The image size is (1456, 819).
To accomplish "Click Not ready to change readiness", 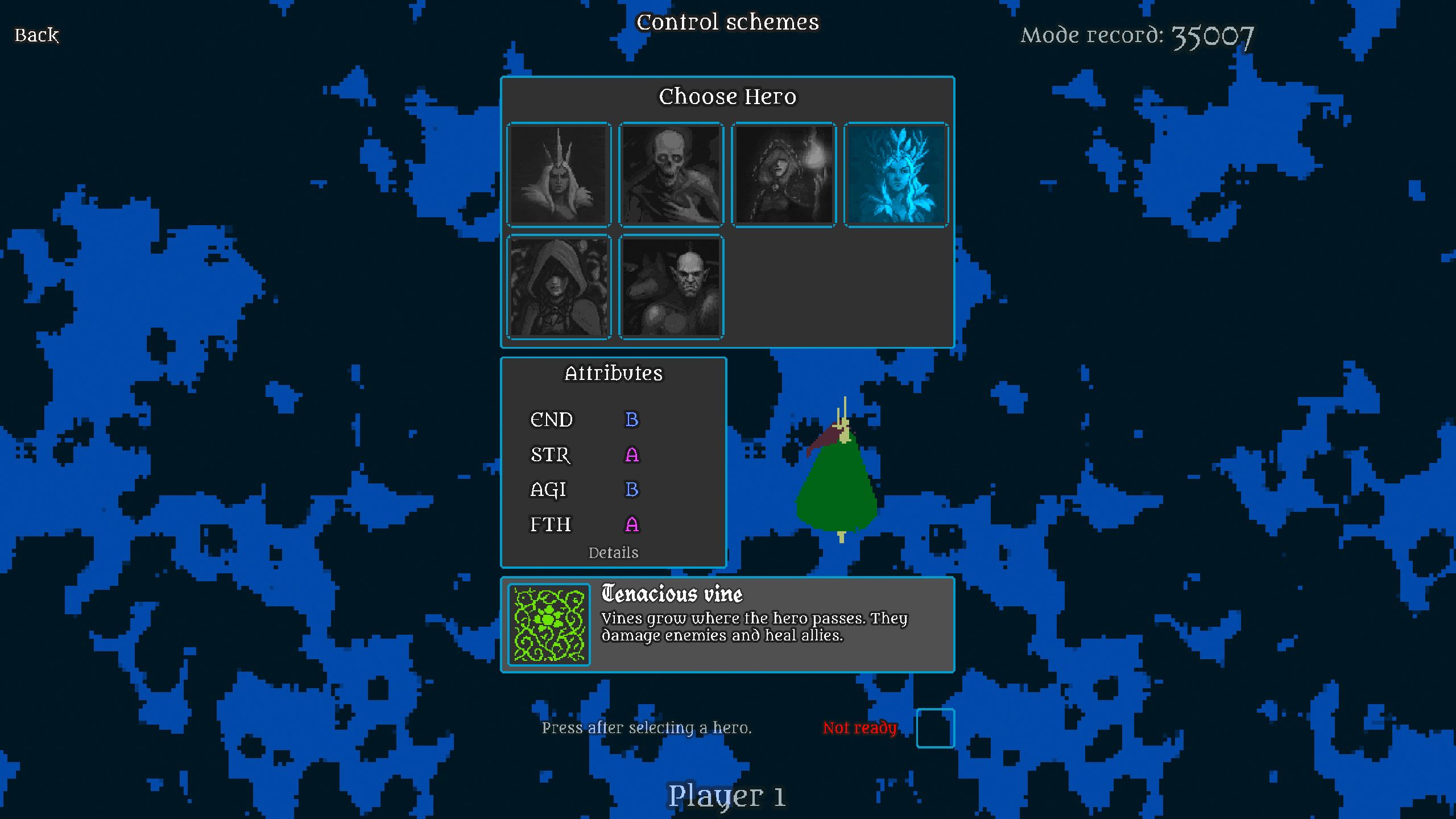I will [860, 728].
